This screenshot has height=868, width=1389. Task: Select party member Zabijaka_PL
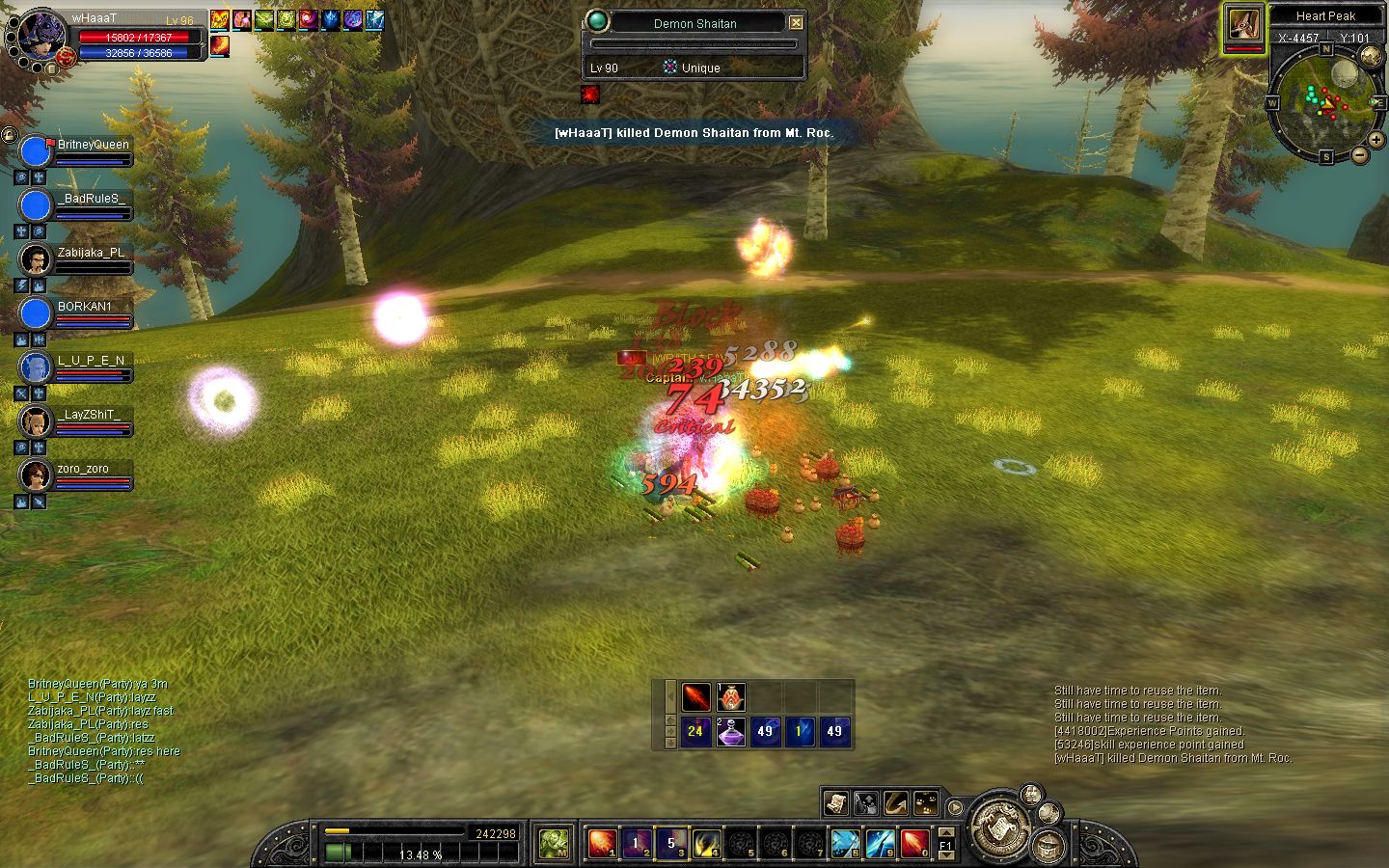point(35,259)
